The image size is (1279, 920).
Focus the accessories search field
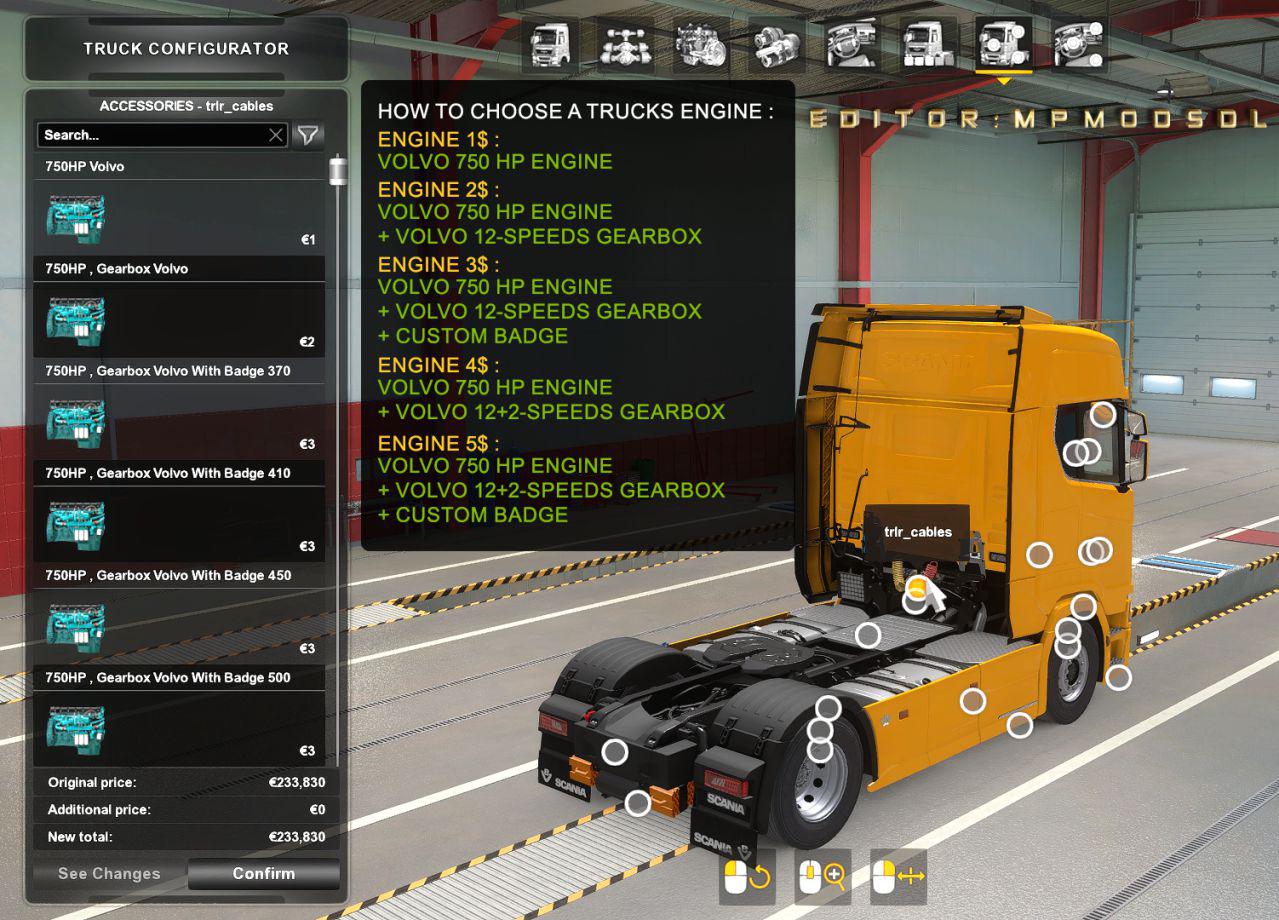[152, 135]
